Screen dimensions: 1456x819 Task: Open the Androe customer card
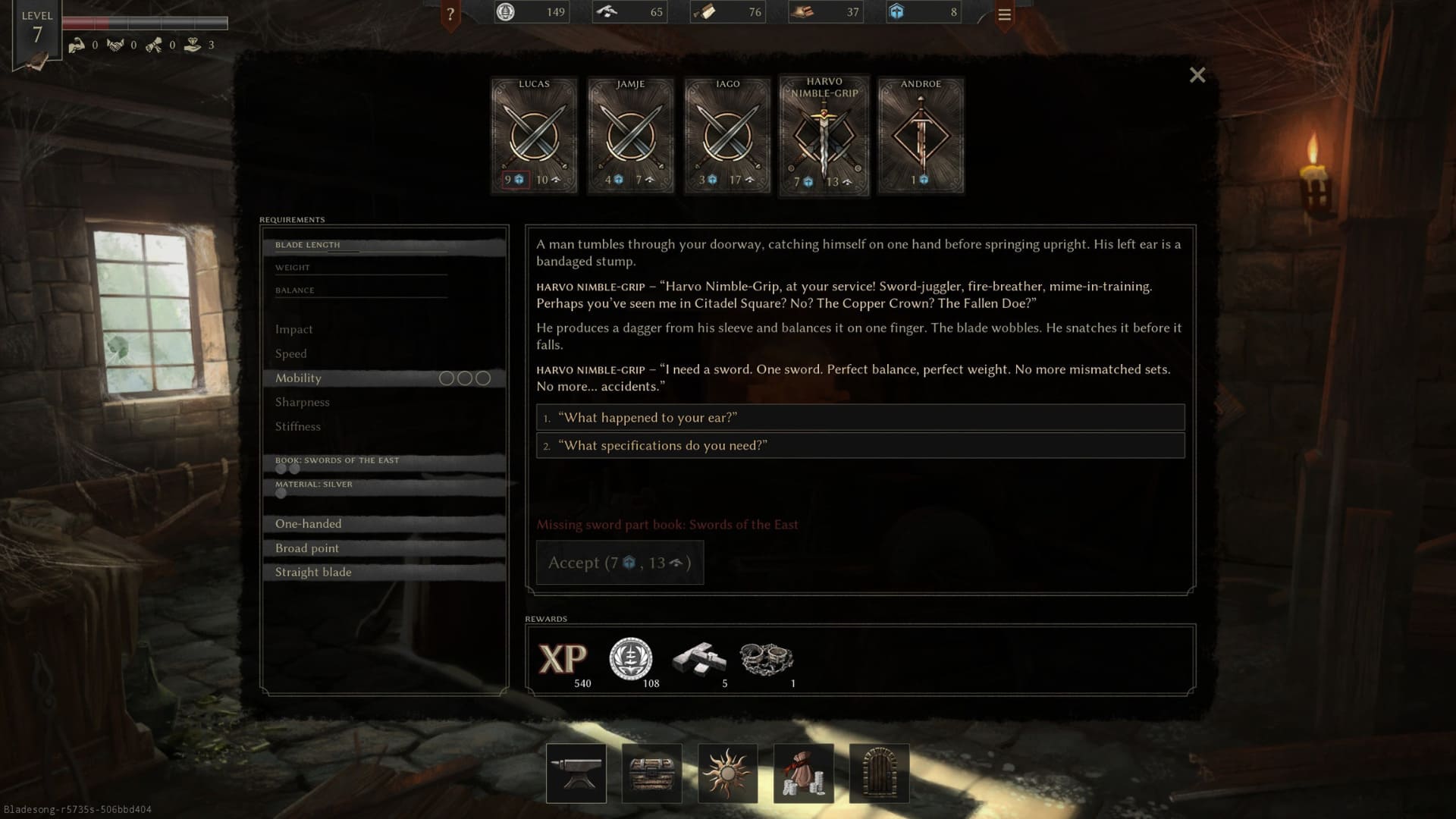921,135
